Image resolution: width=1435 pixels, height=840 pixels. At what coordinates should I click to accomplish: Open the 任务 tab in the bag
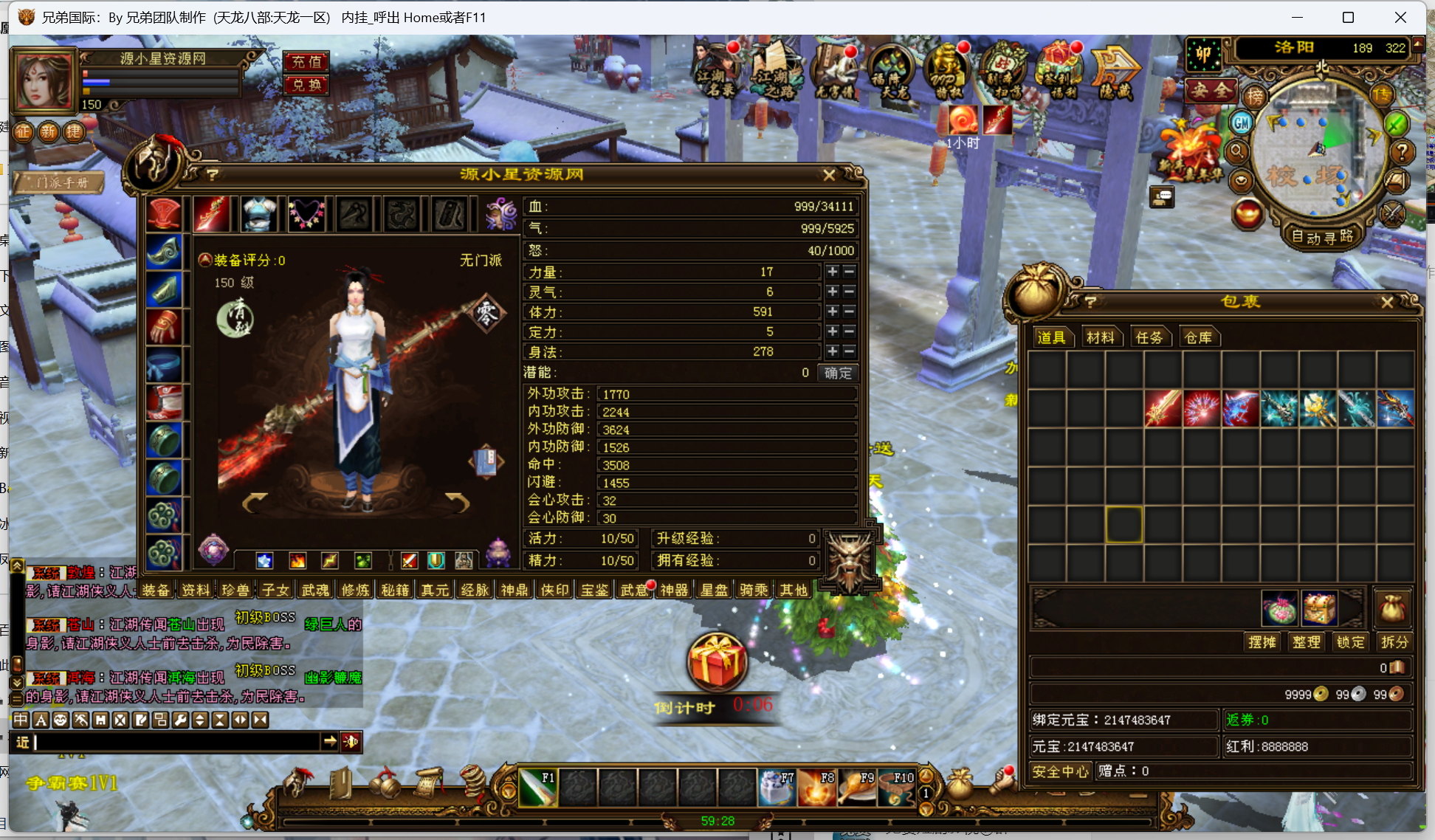pyautogui.click(x=1149, y=337)
